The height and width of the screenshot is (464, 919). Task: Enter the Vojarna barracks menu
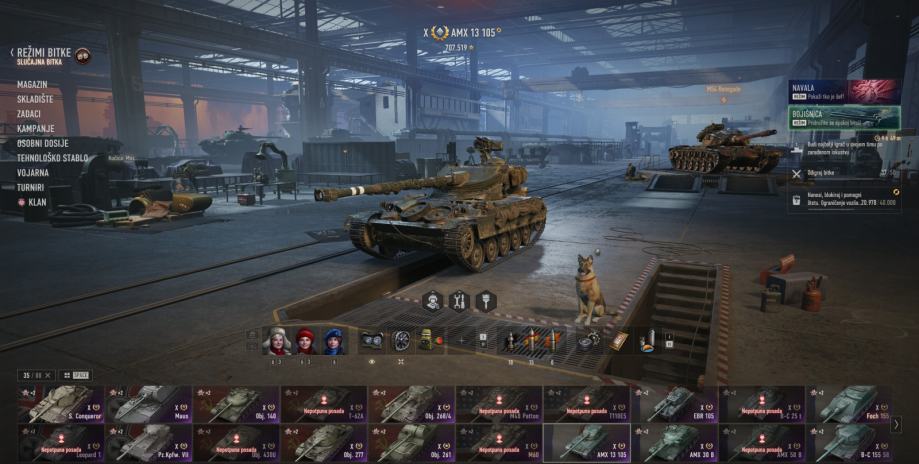(32, 172)
